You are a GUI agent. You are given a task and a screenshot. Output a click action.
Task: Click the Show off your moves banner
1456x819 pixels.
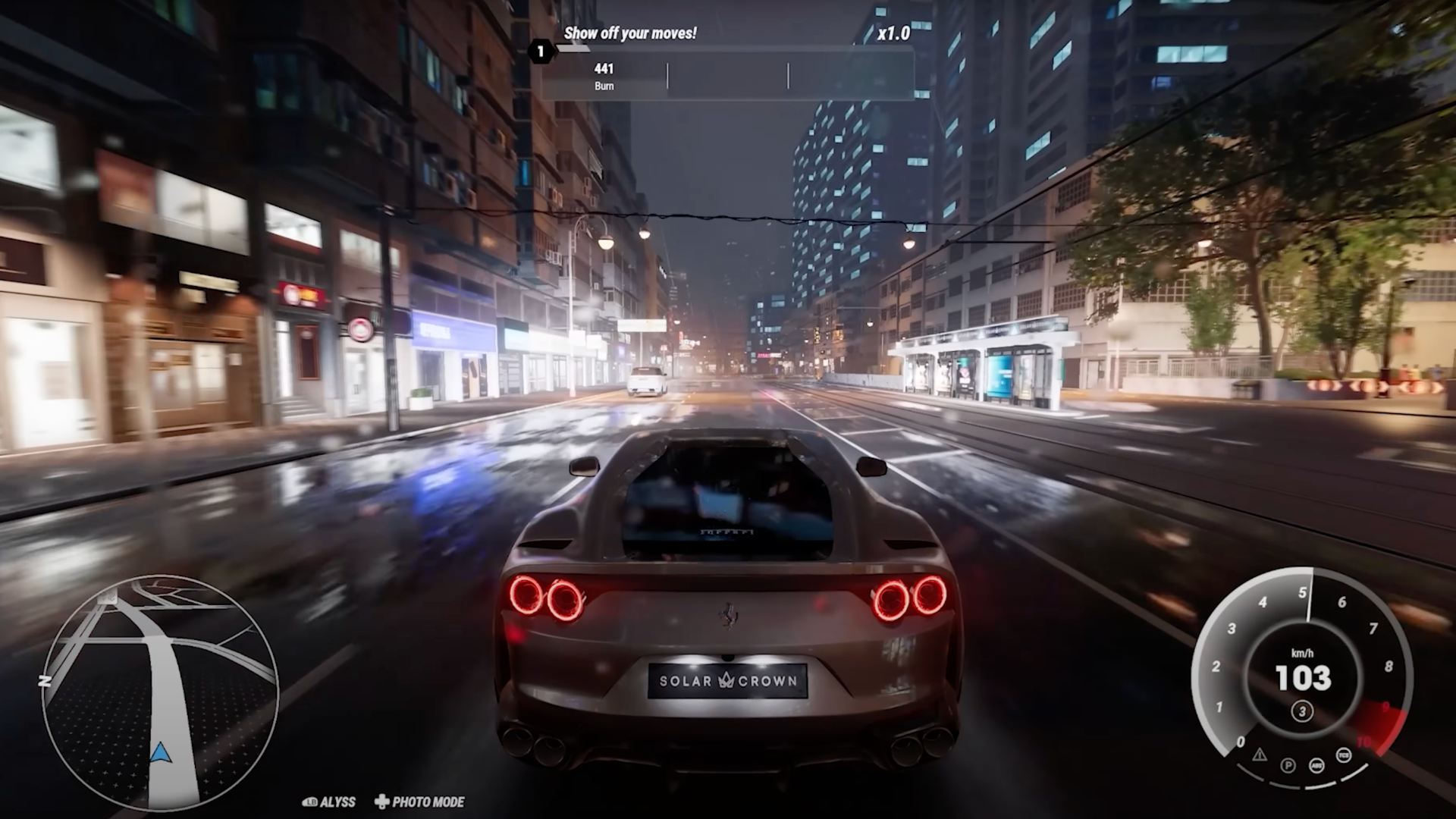[x=630, y=33]
